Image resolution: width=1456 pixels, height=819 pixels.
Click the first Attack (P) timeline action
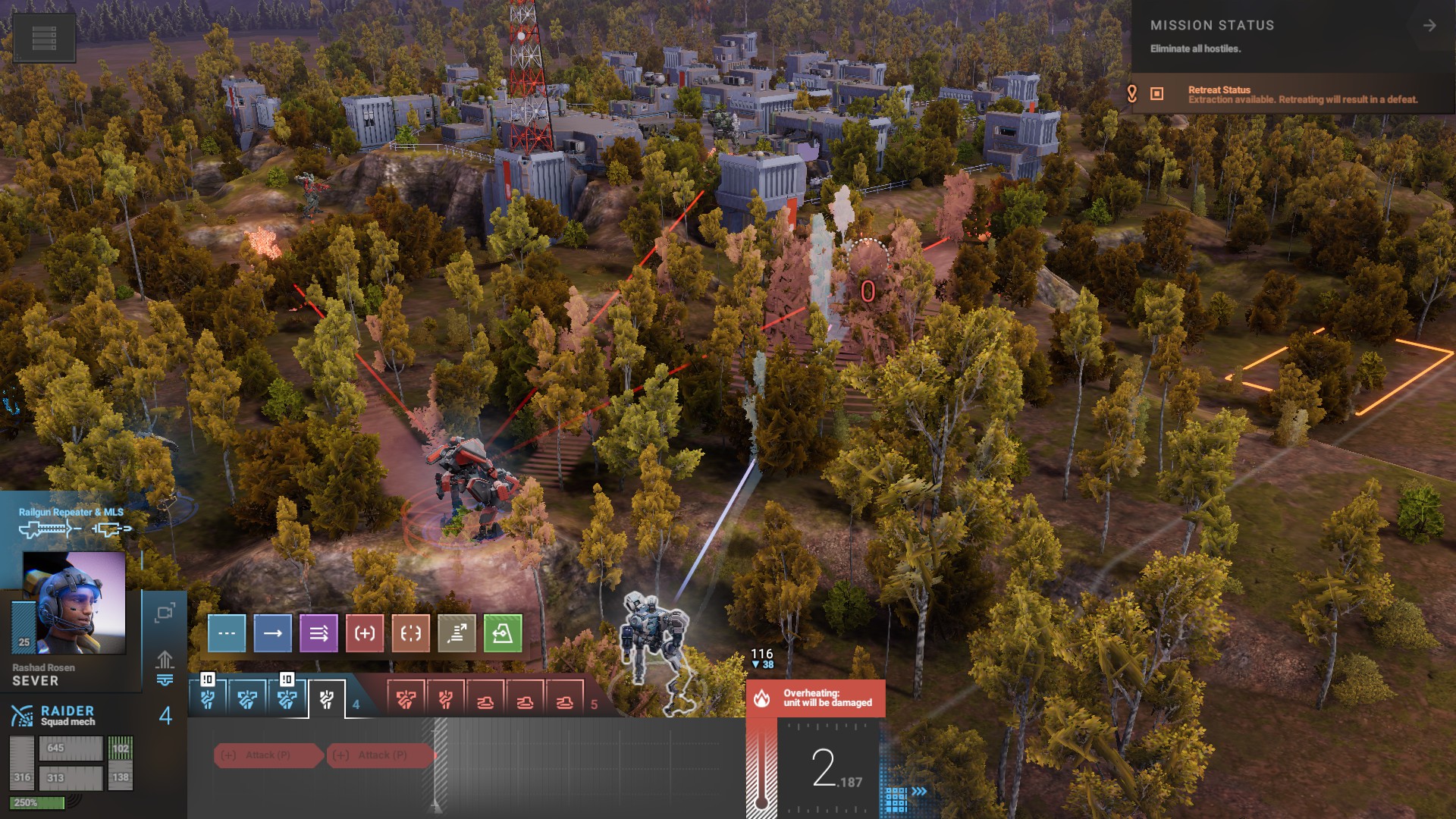click(x=268, y=755)
